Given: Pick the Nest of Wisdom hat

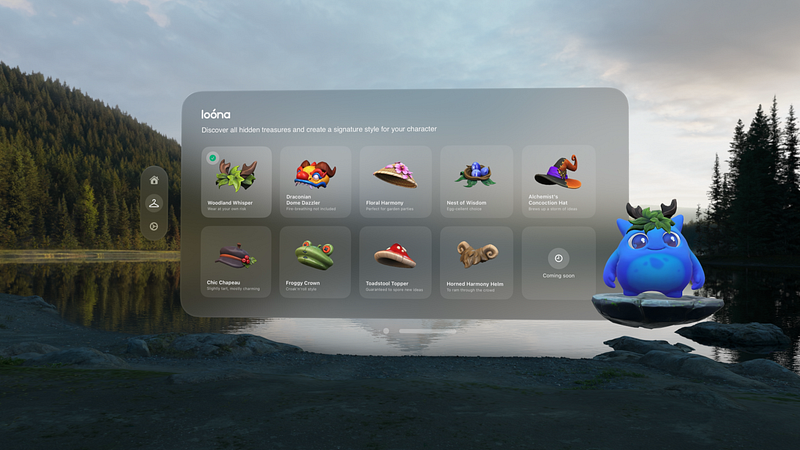Looking at the screenshot, I should 476,181.
